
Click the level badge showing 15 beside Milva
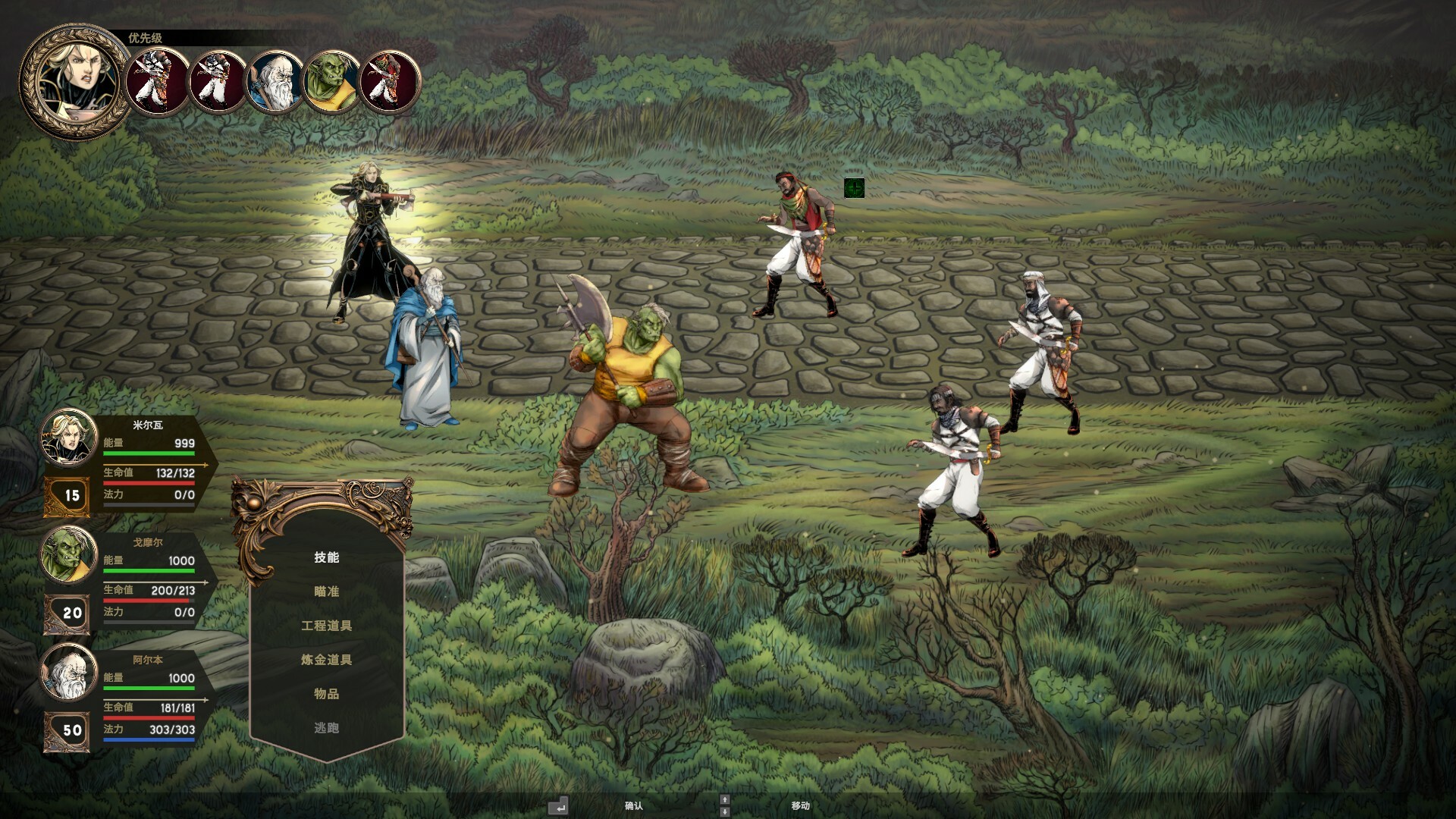(x=70, y=495)
